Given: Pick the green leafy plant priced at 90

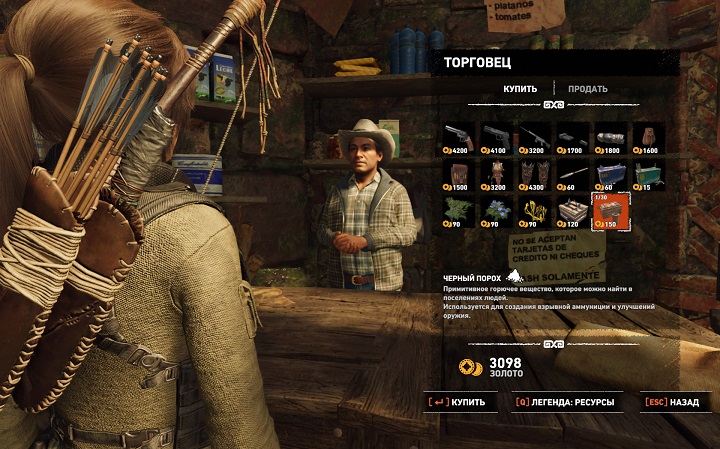Looking at the screenshot, I should coord(461,211).
